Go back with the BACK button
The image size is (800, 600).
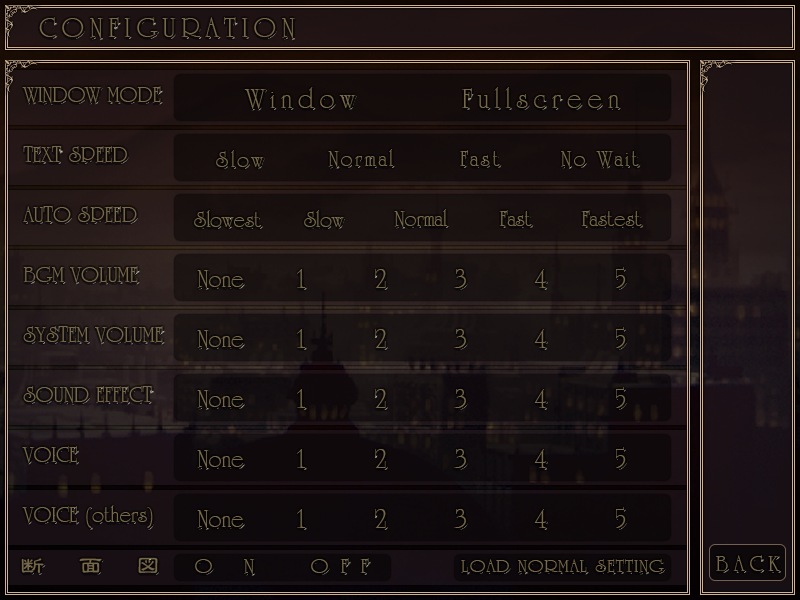pos(747,565)
